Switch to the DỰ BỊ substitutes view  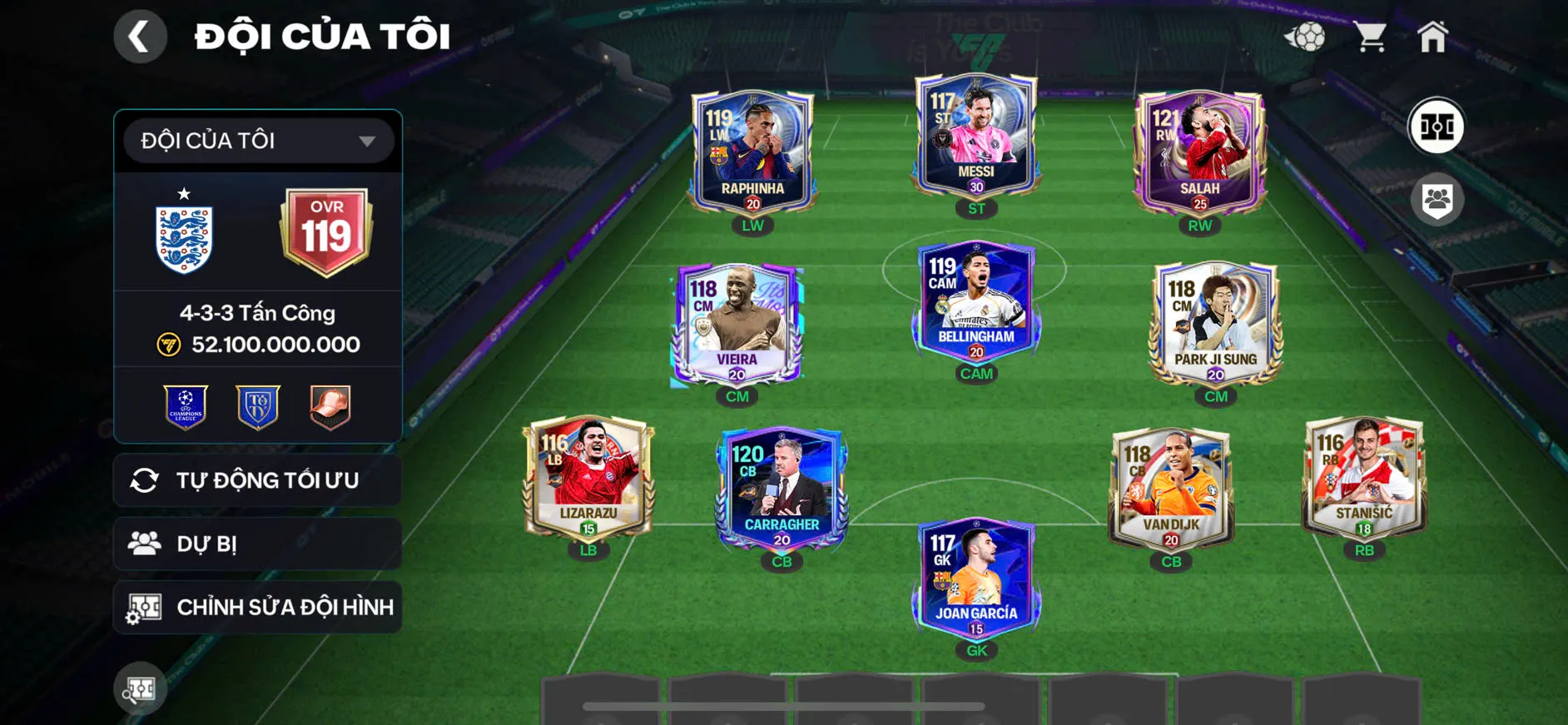(x=257, y=544)
